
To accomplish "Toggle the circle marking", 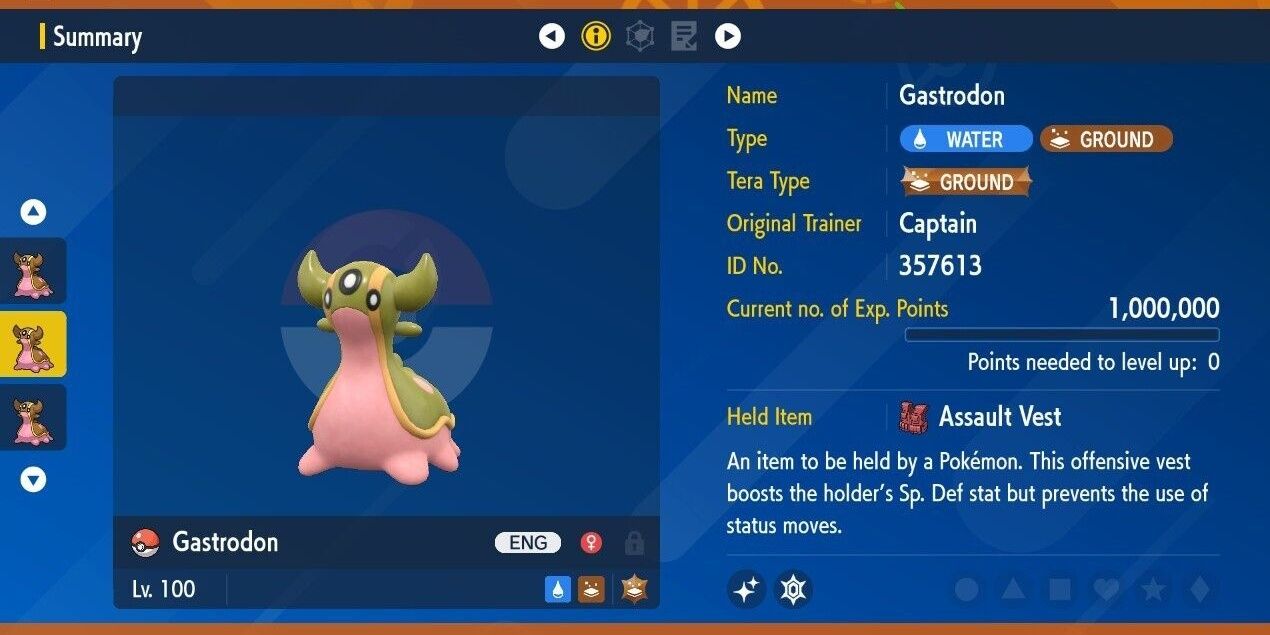I will coord(966,590).
